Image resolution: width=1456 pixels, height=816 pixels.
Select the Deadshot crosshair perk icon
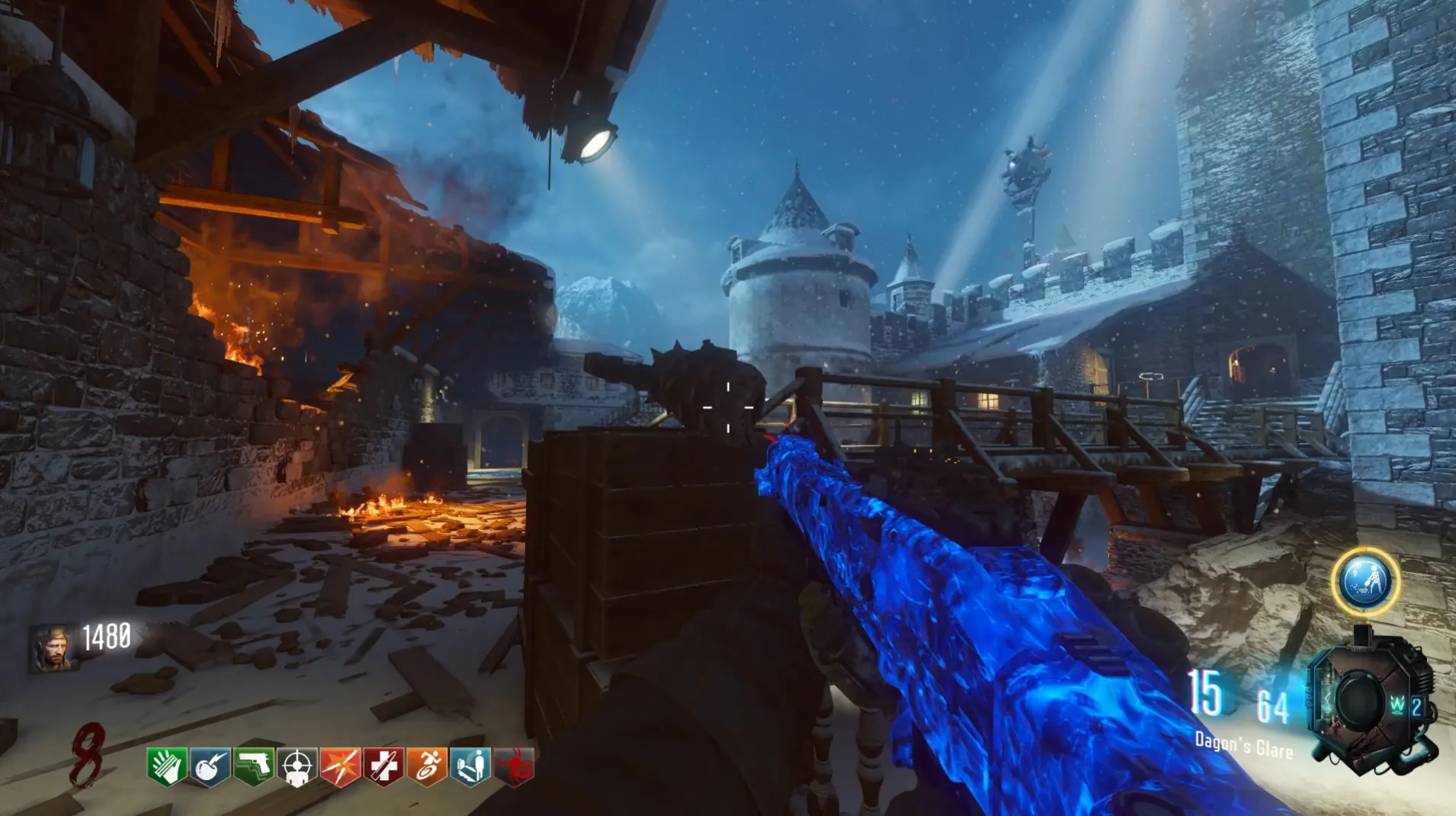297,765
